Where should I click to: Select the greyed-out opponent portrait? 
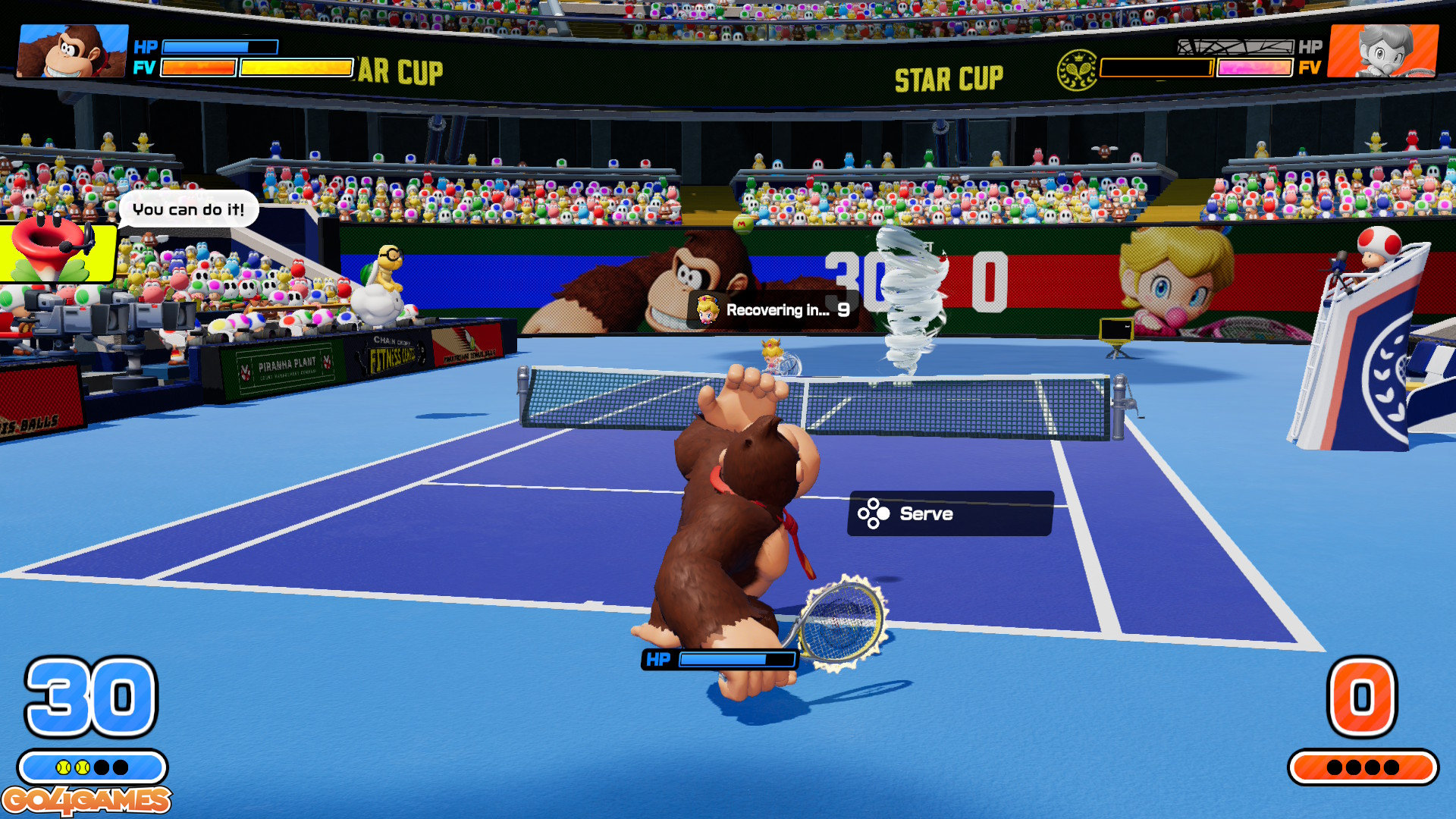[x=1383, y=51]
